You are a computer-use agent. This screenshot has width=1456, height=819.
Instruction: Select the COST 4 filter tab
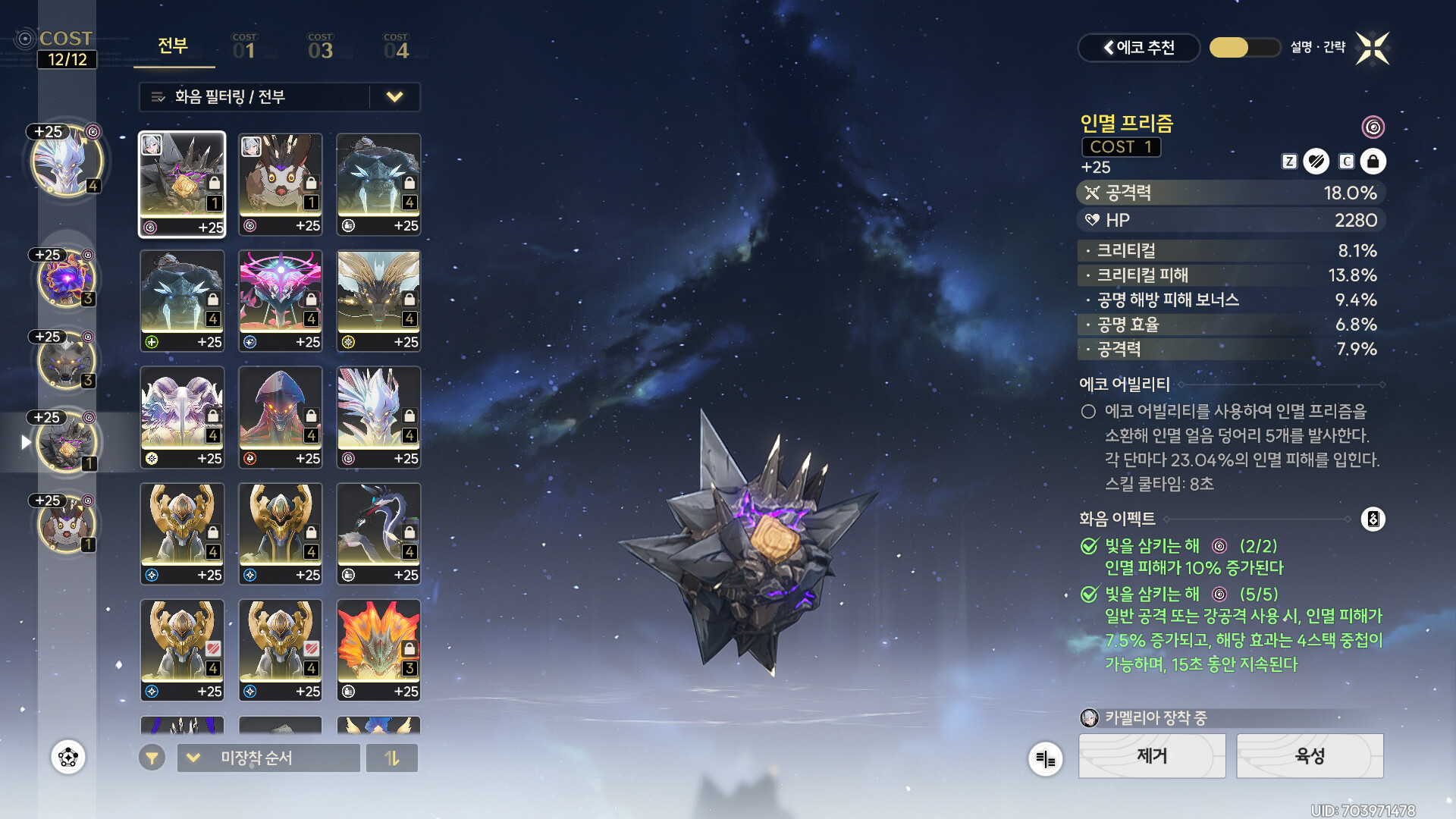(396, 48)
